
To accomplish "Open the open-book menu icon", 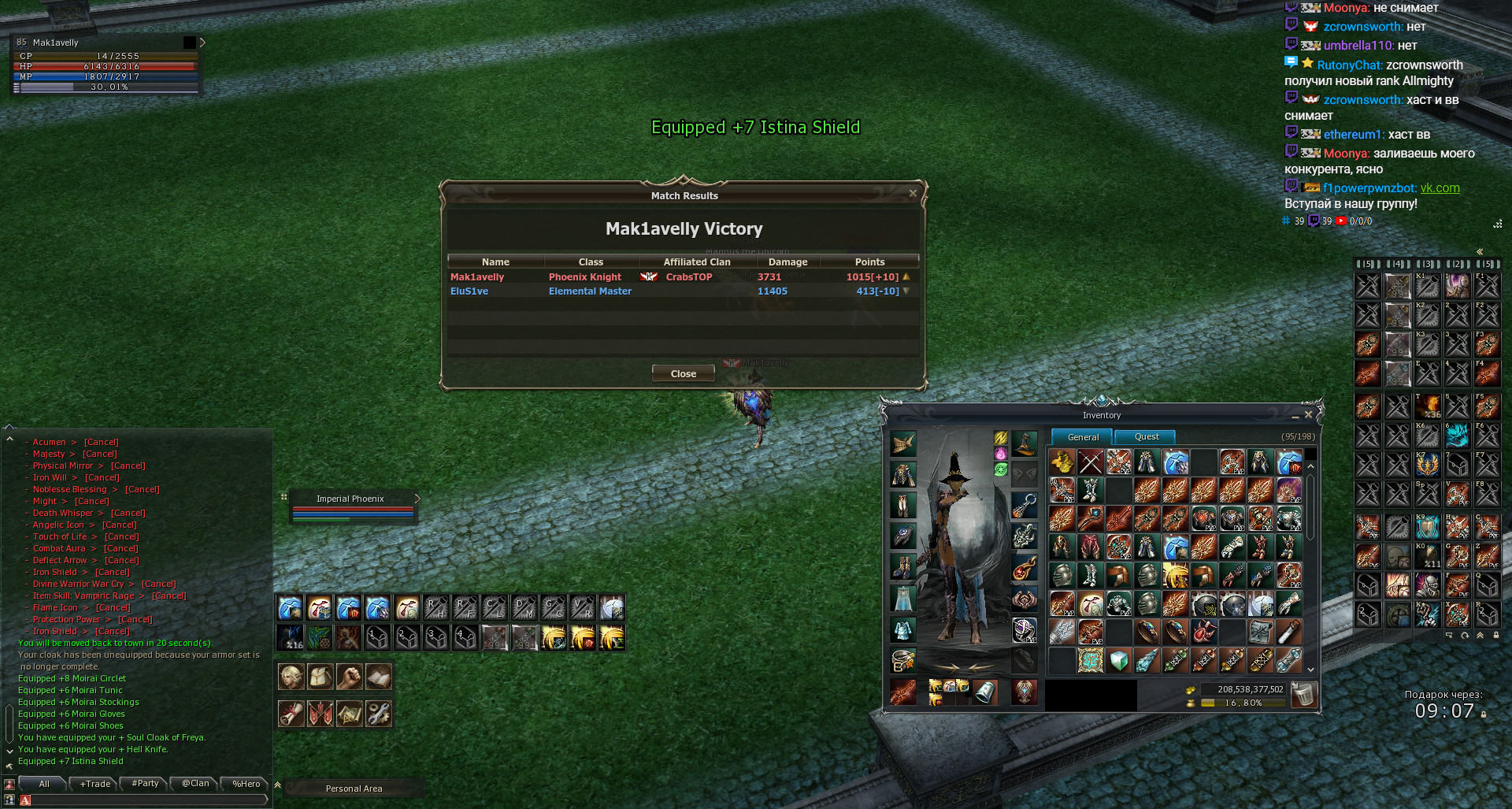I will tap(378, 677).
